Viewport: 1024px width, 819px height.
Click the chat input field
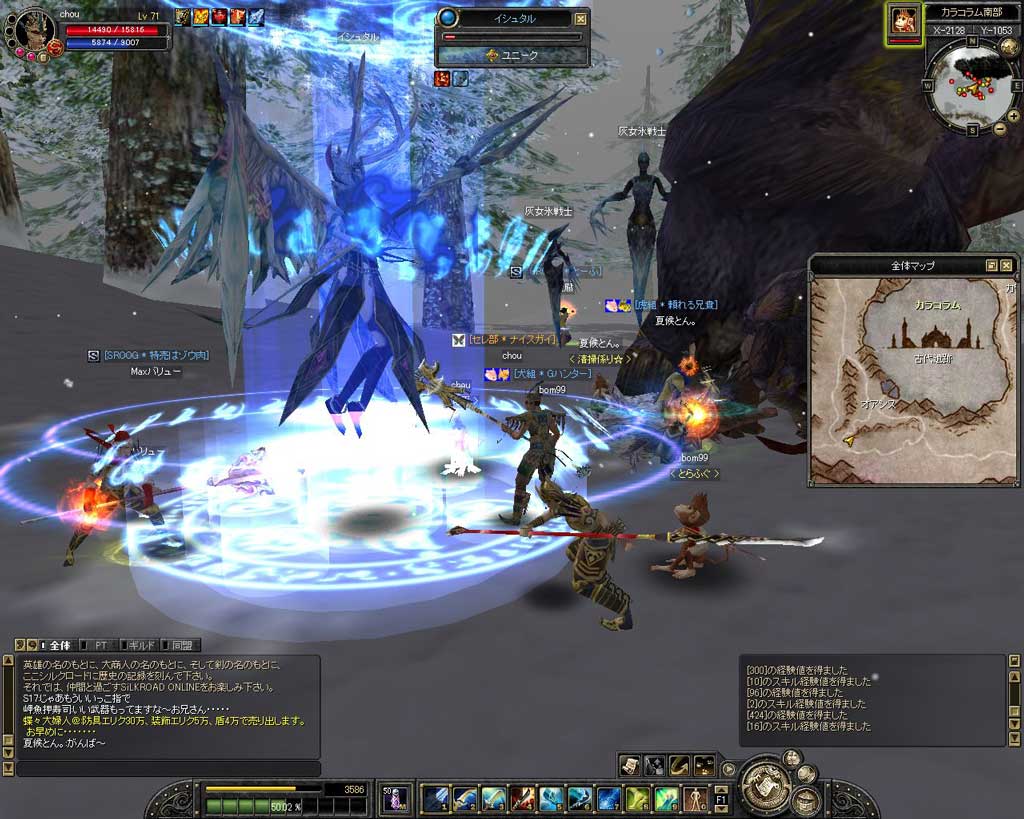[x=167, y=768]
